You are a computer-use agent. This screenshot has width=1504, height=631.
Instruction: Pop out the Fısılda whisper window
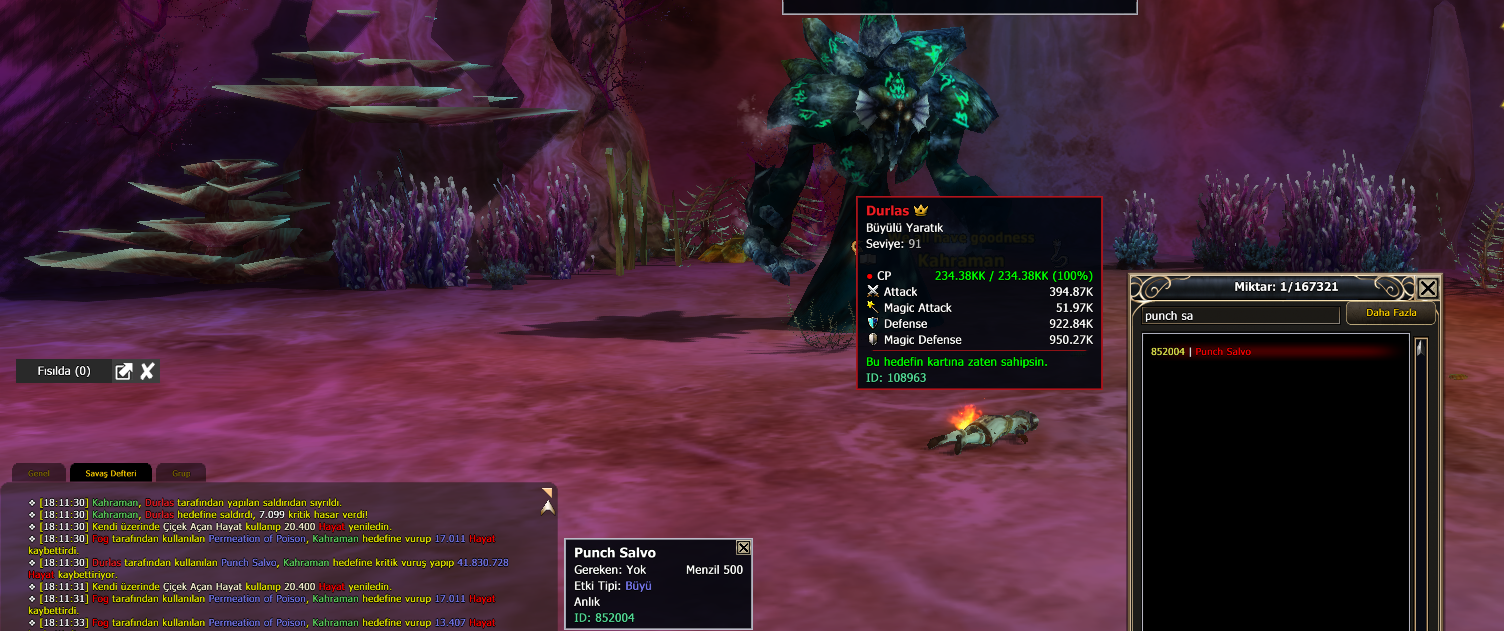tap(124, 372)
